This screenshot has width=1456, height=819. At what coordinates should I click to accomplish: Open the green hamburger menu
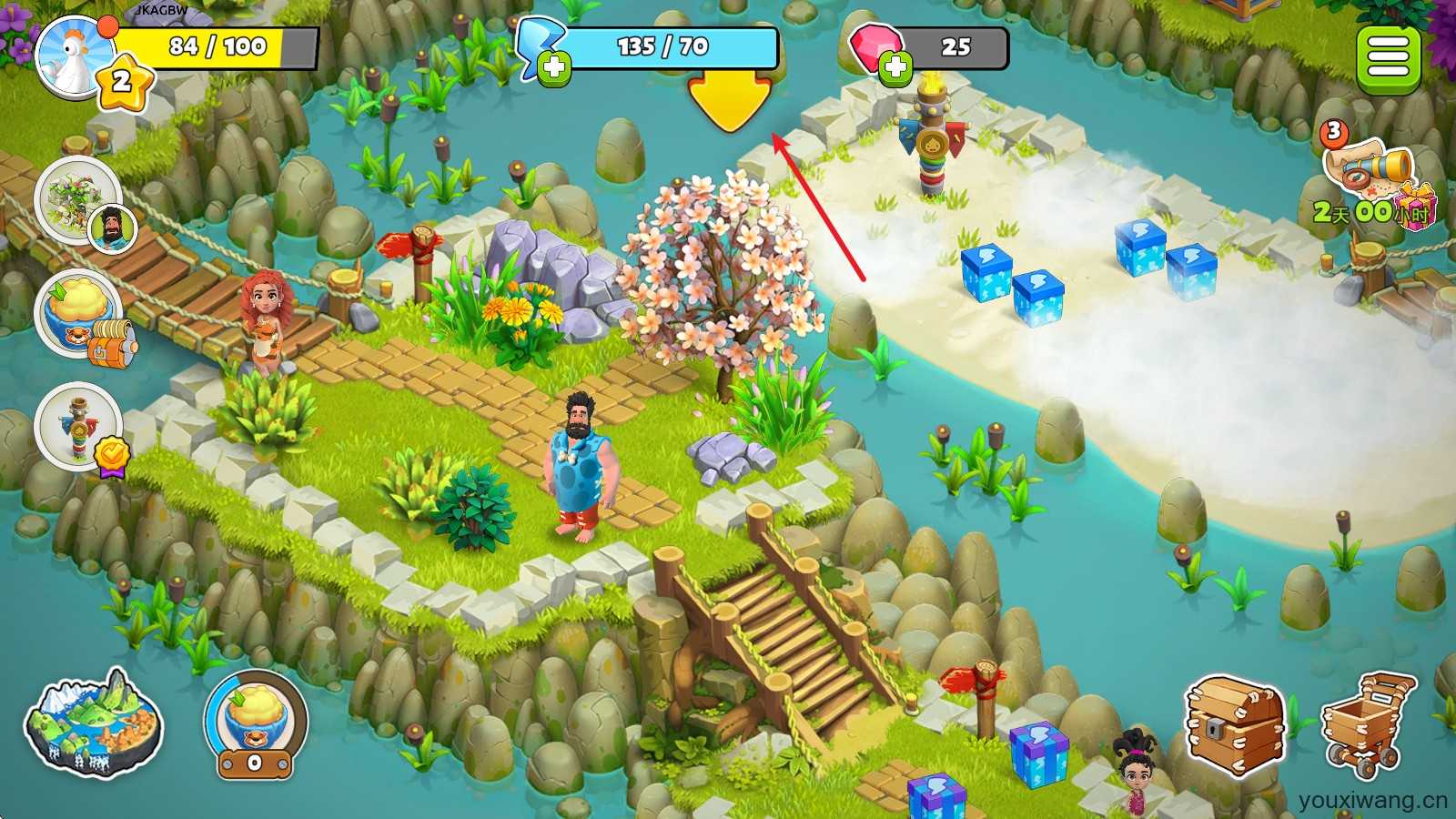coord(1388,57)
